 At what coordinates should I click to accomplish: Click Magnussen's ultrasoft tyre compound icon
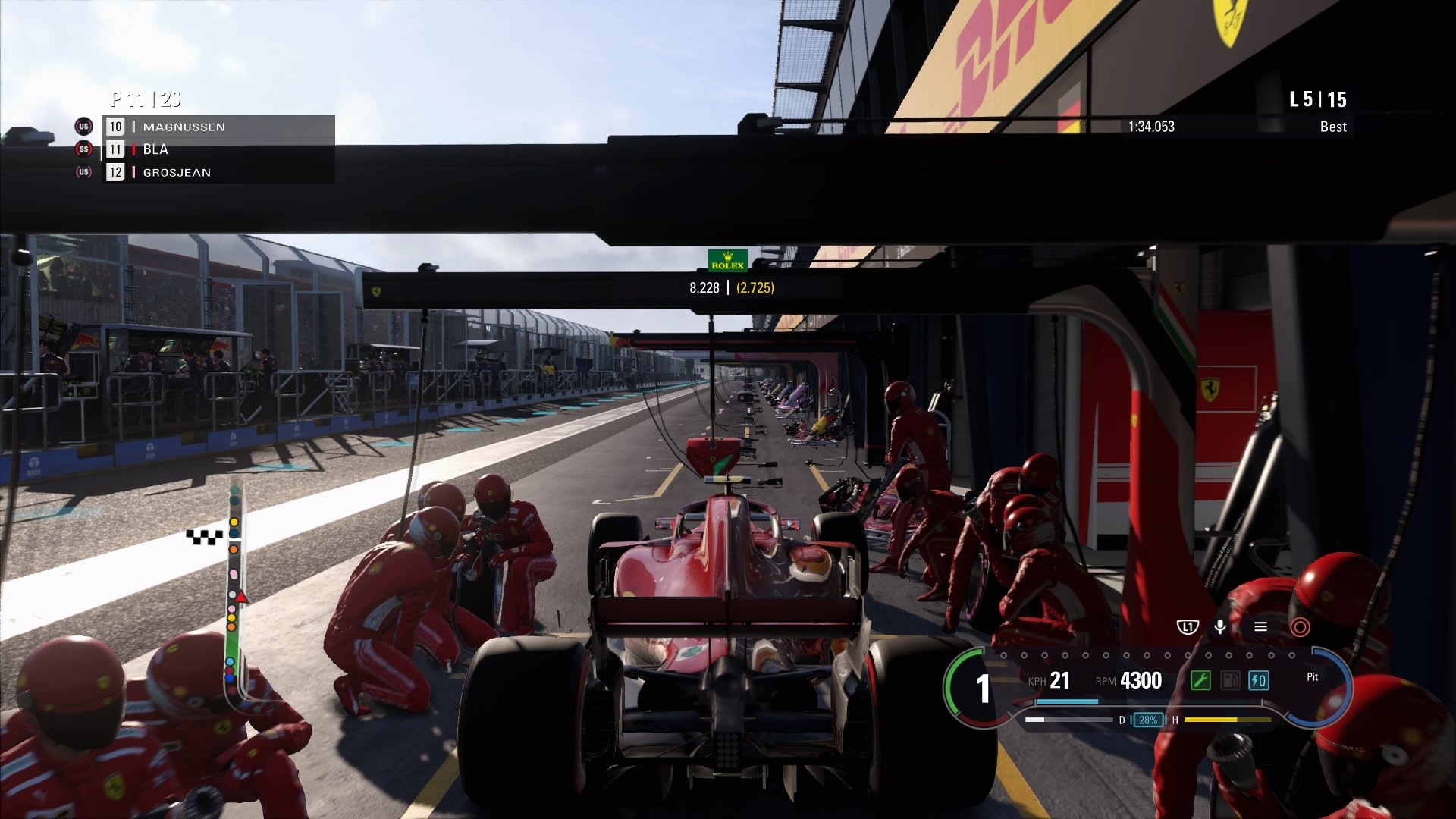point(84,127)
